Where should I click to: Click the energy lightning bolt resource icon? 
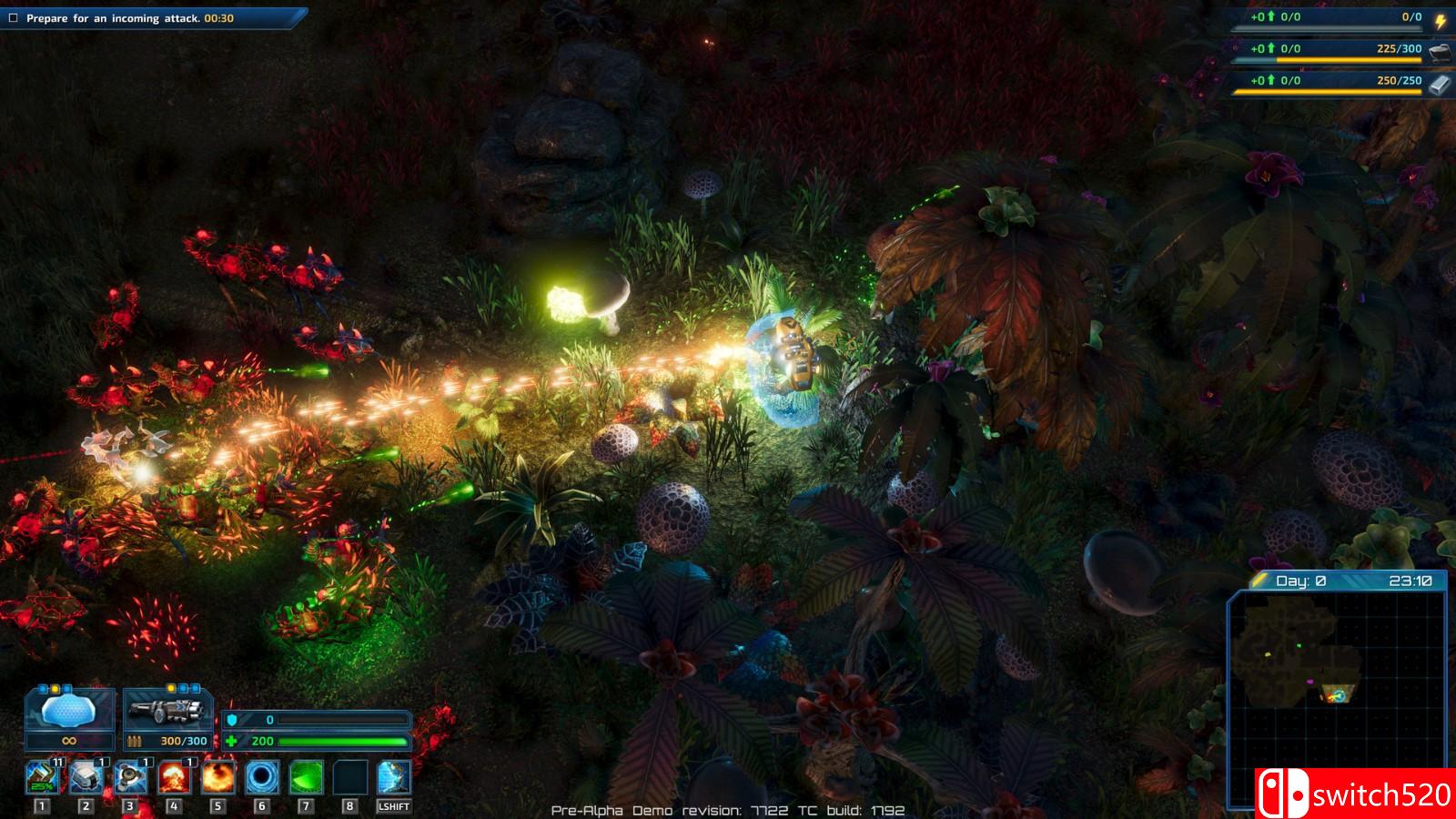(x=1441, y=21)
